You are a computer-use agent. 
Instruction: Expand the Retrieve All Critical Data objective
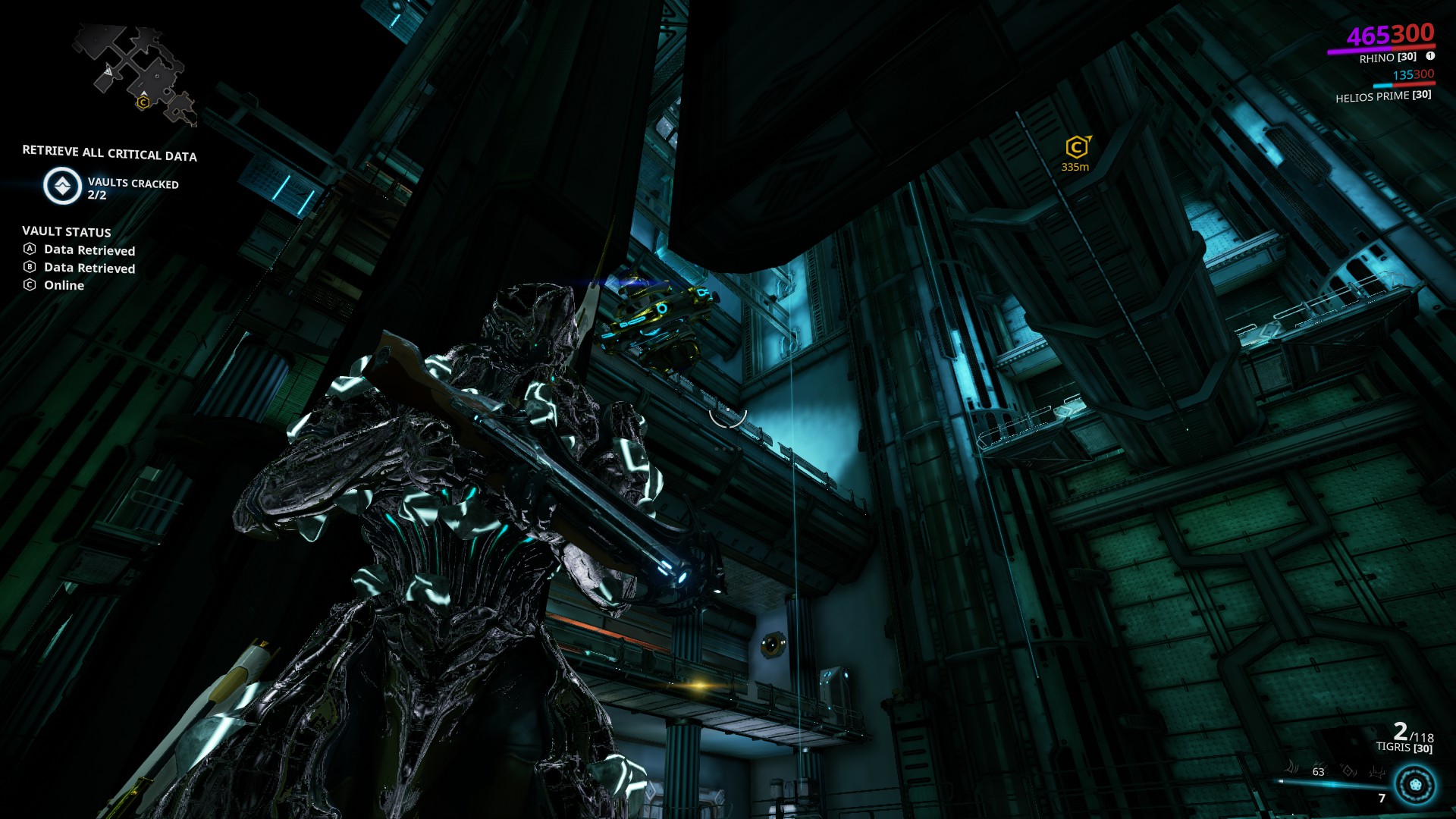pos(109,154)
